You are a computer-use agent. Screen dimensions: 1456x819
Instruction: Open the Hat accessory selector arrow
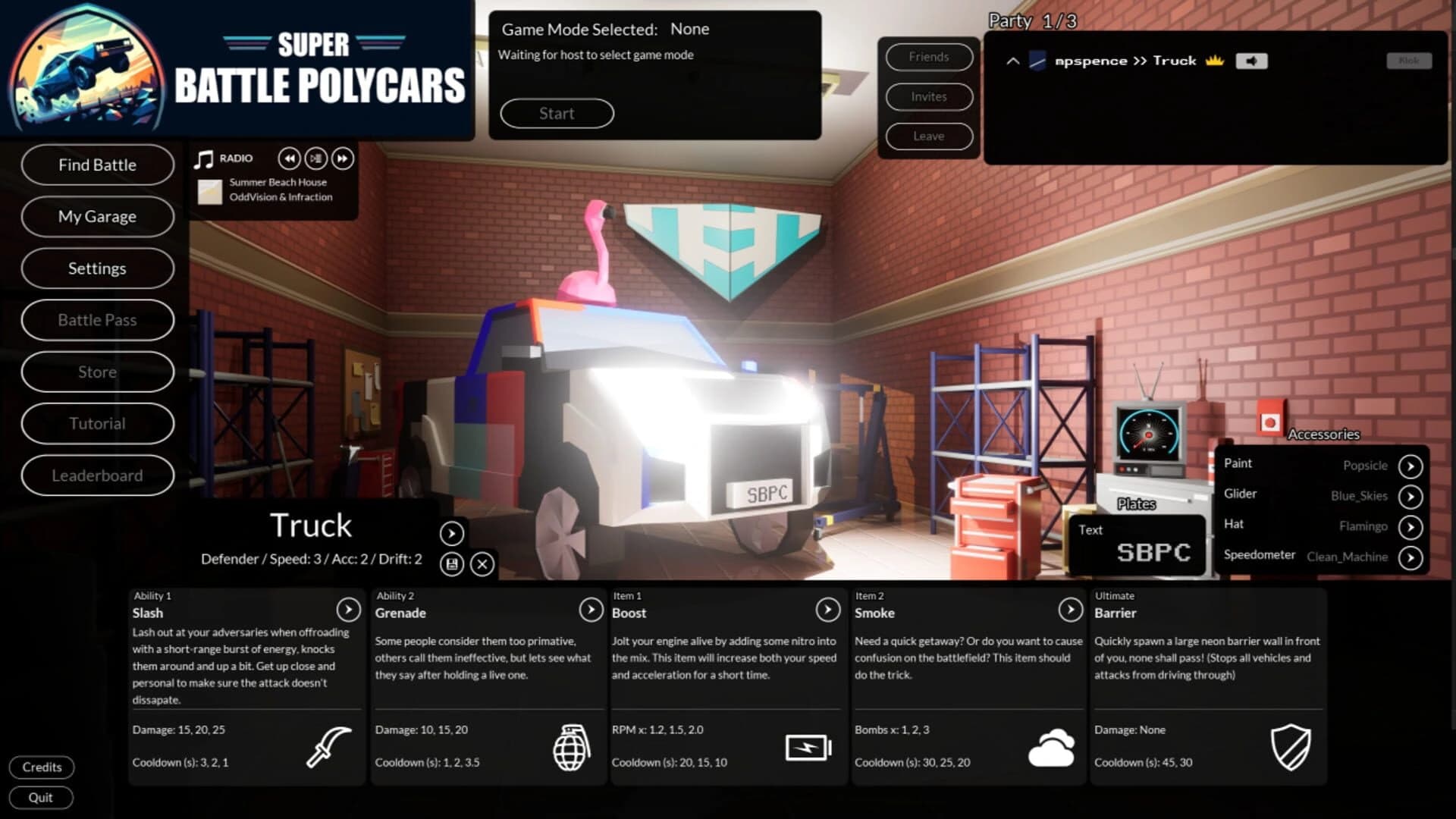click(x=1411, y=526)
